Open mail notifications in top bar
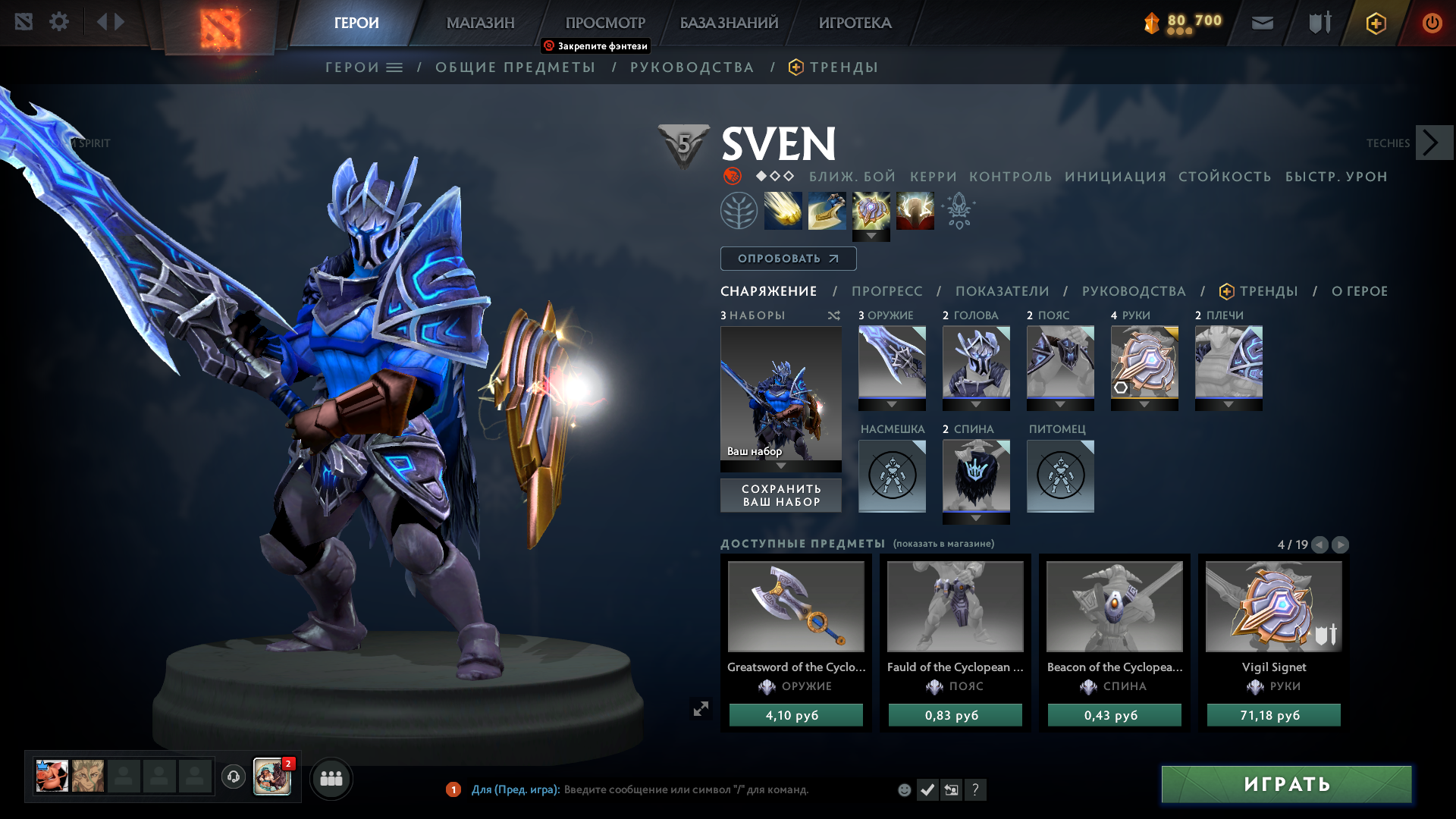This screenshot has height=819, width=1456. click(1261, 23)
